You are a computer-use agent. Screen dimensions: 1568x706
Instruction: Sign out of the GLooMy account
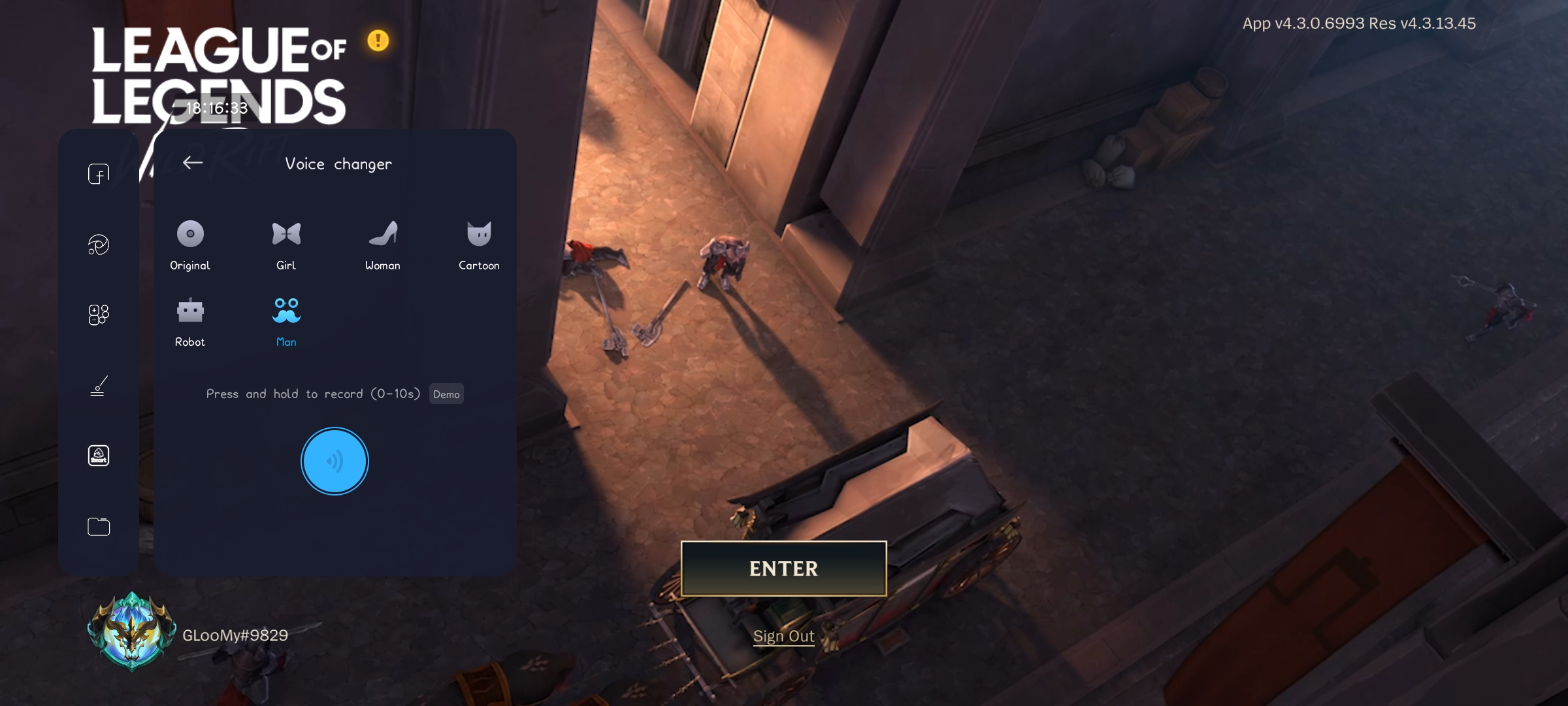(783, 636)
